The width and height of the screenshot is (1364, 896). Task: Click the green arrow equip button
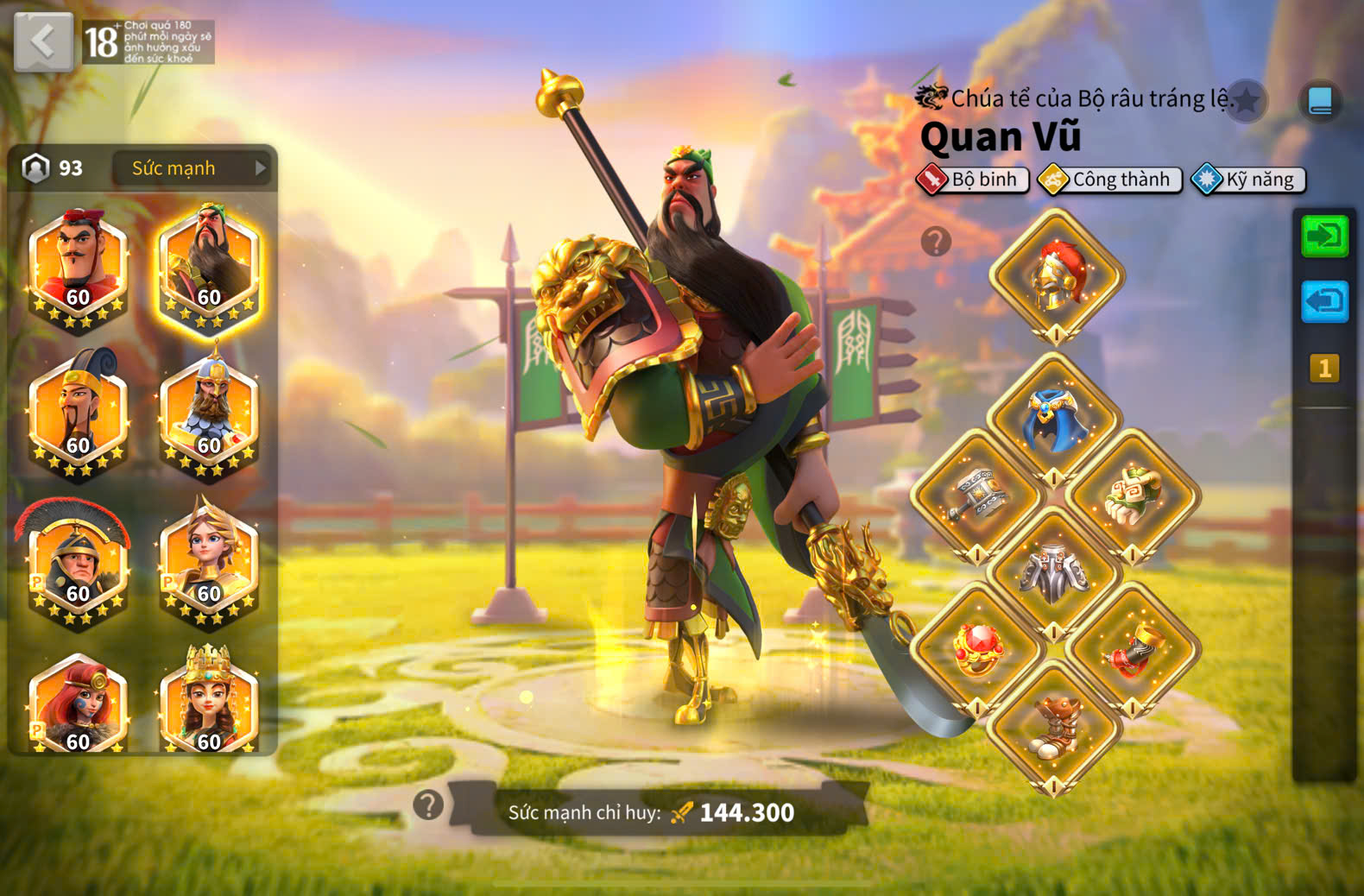pyautogui.click(x=1324, y=236)
